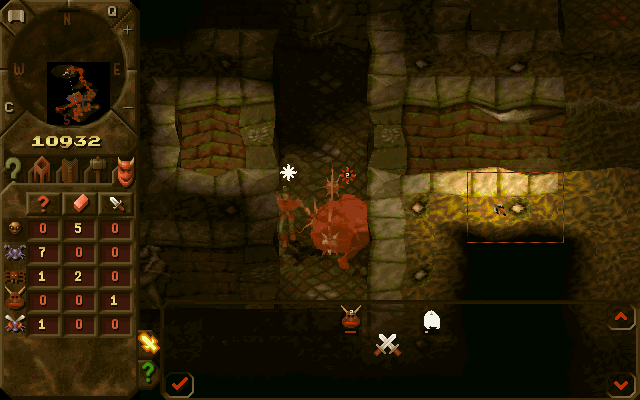The width and height of the screenshot is (640, 400).
Task: Pick the spider creature row icon
Action: (15, 276)
